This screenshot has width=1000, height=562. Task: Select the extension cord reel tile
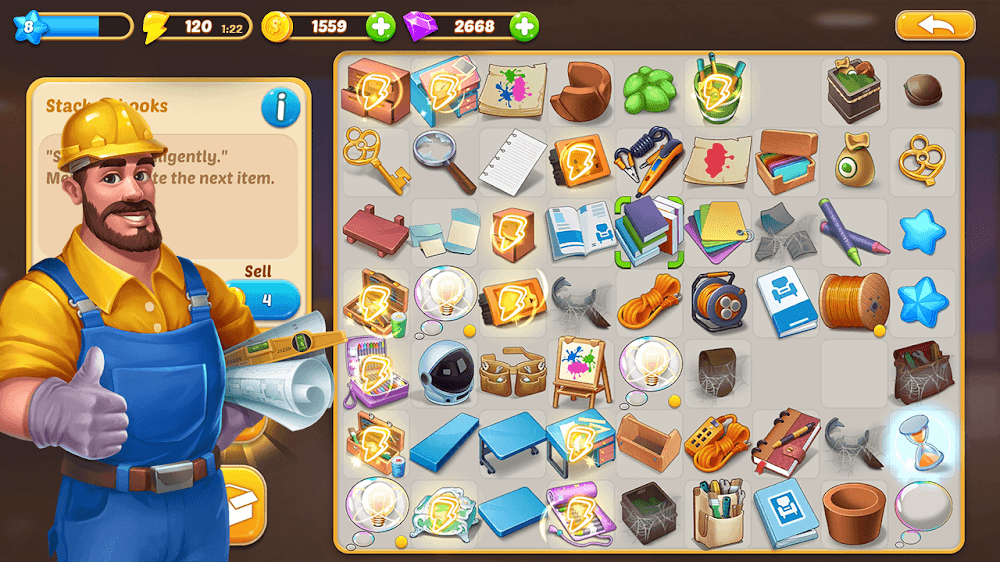point(717,300)
